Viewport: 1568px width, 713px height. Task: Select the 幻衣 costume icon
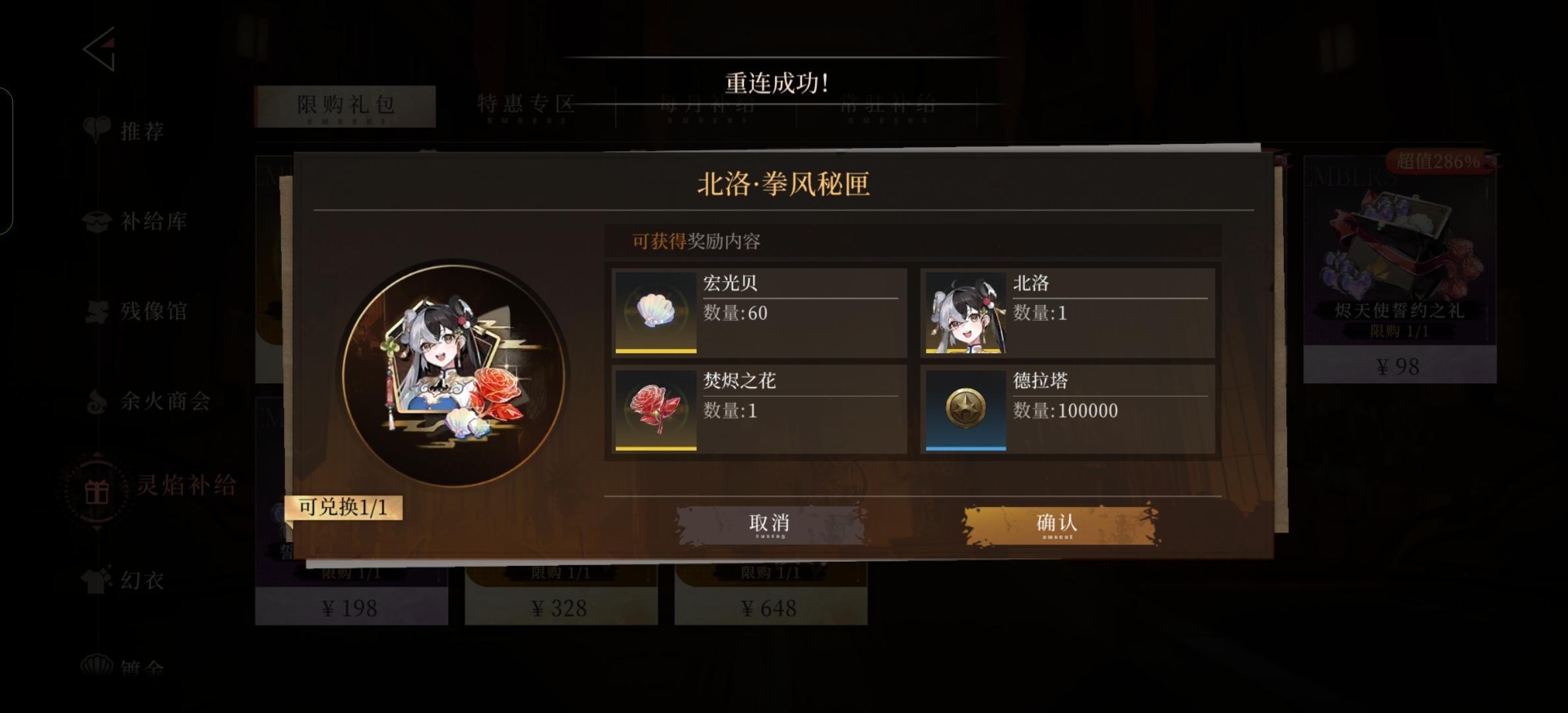pyautogui.click(x=97, y=581)
